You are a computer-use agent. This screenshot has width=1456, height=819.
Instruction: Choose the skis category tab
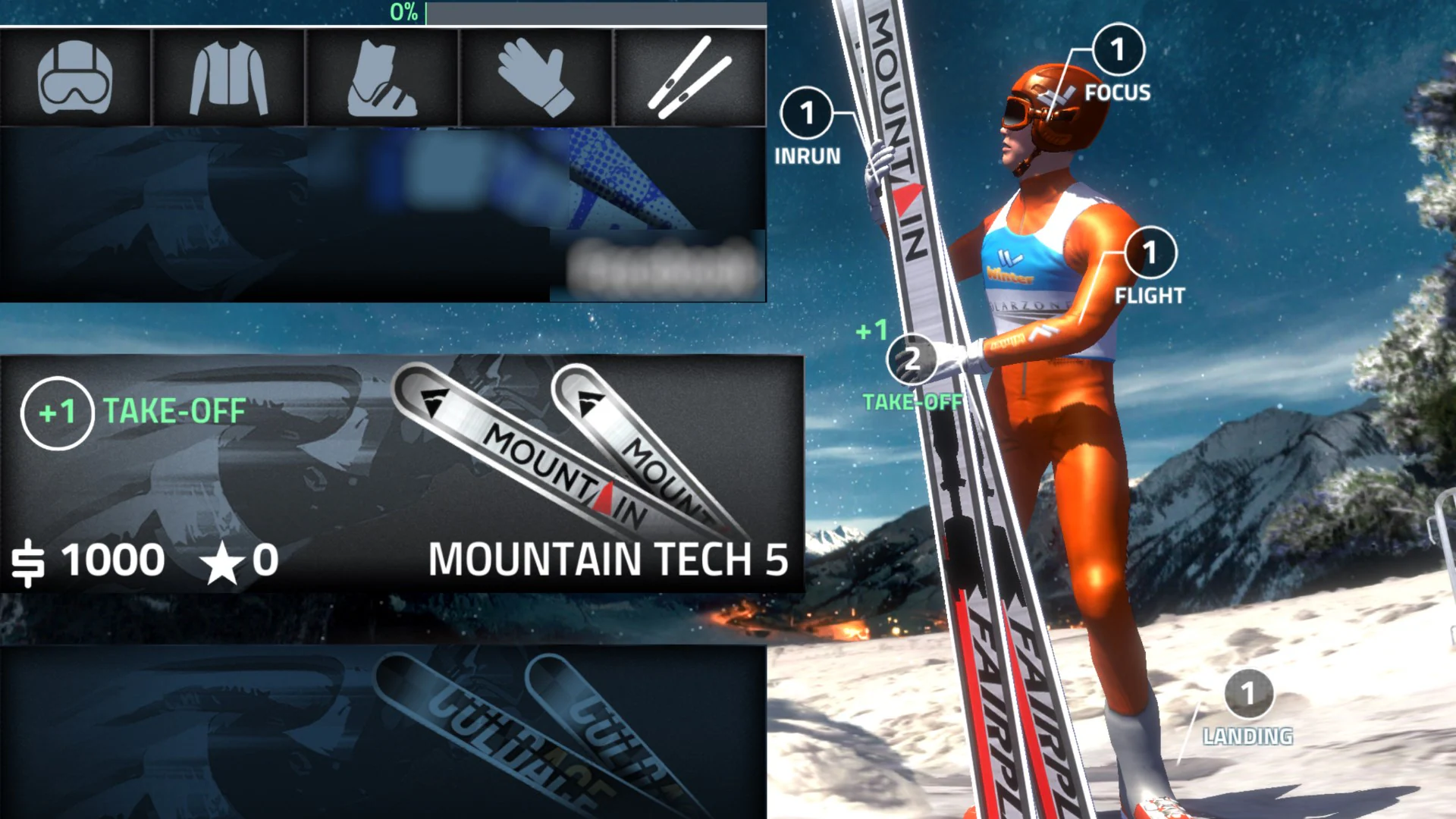pos(689,77)
